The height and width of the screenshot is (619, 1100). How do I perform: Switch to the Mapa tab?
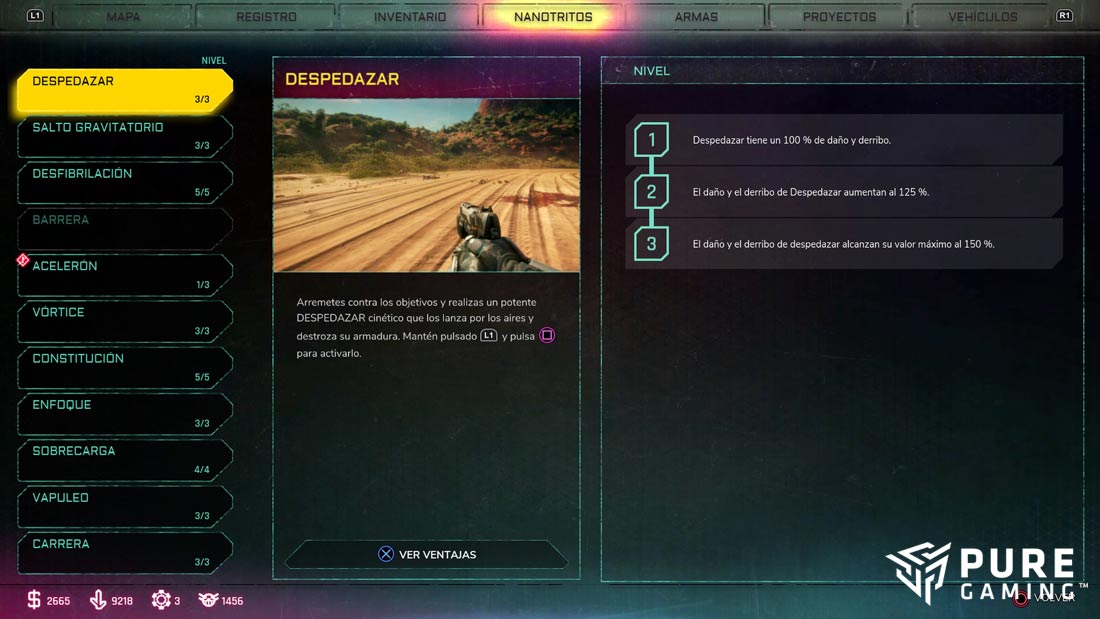pyautogui.click(x=123, y=17)
